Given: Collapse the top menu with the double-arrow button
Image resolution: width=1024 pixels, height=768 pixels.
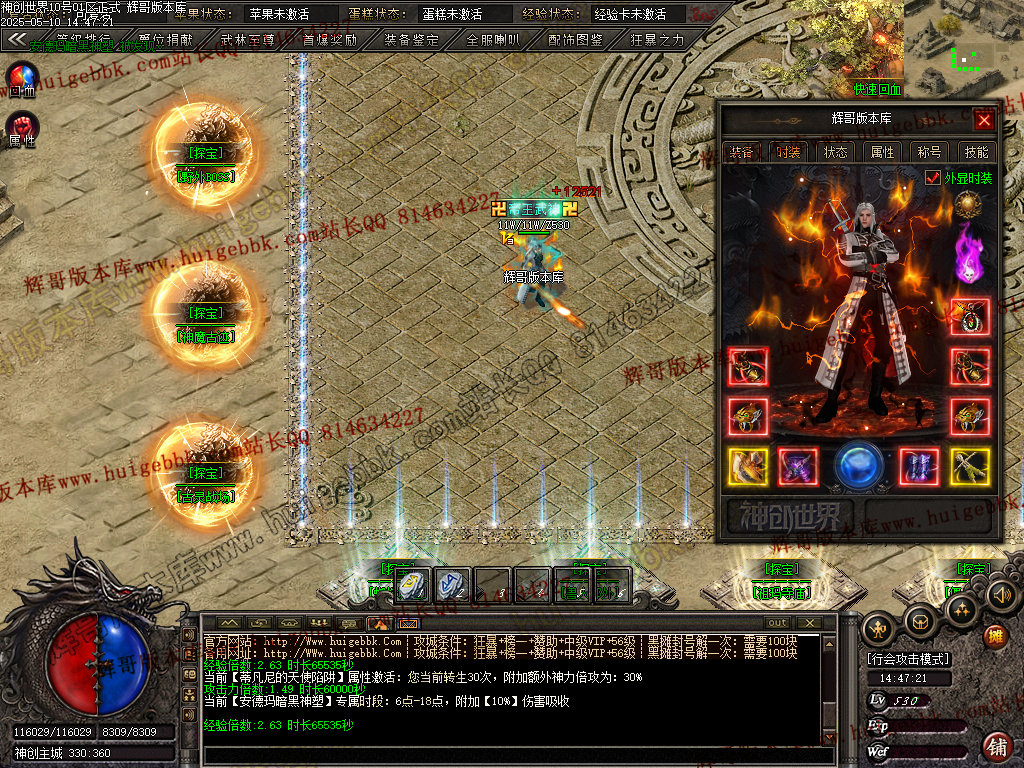Looking at the screenshot, I should [16, 40].
